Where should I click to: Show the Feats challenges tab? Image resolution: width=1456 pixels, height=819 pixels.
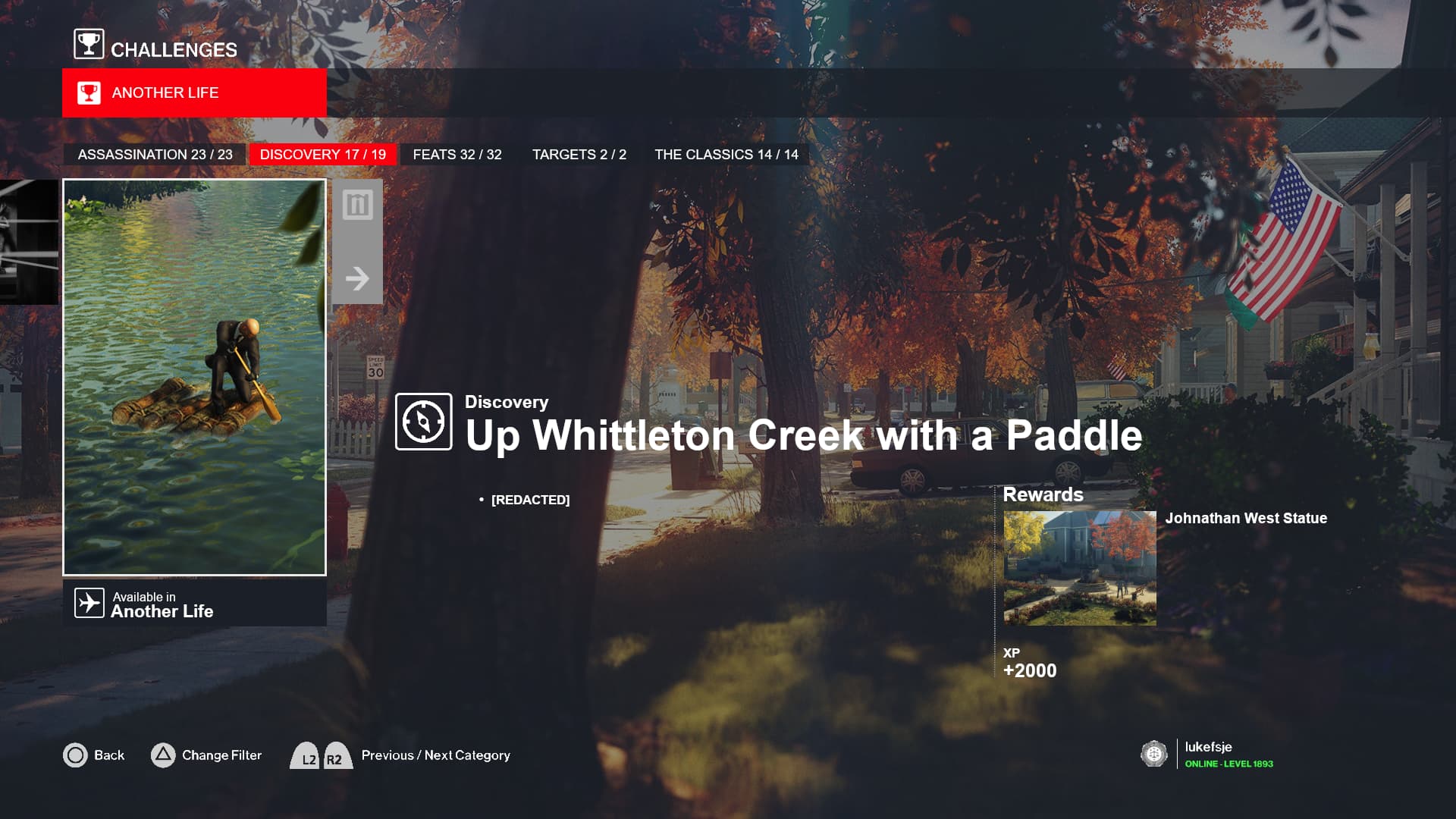coord(457,155)
